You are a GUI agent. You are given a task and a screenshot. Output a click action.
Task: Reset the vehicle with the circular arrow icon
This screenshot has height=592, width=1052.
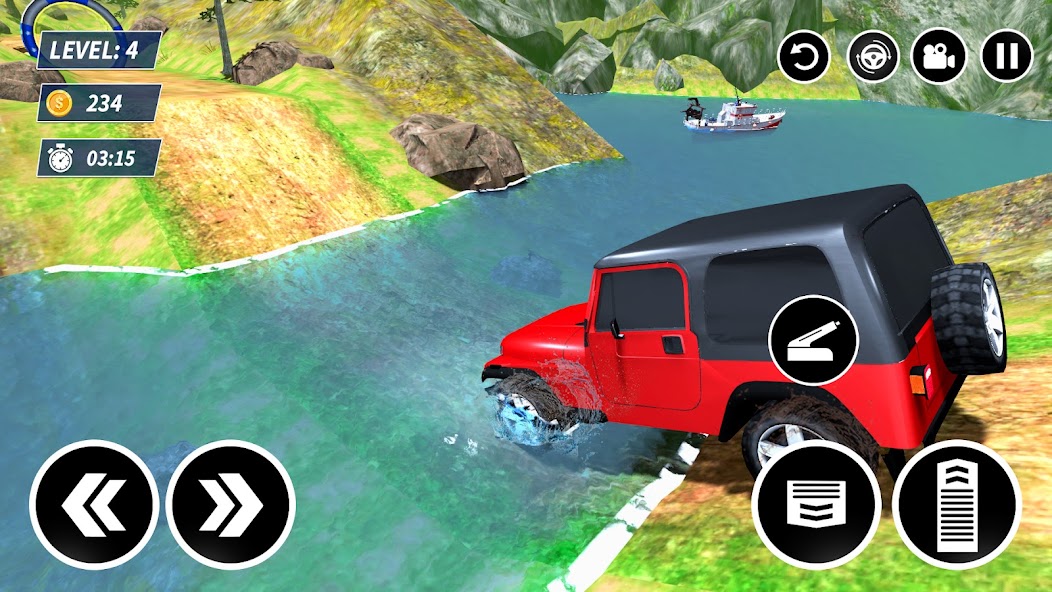tap(804, 56)
